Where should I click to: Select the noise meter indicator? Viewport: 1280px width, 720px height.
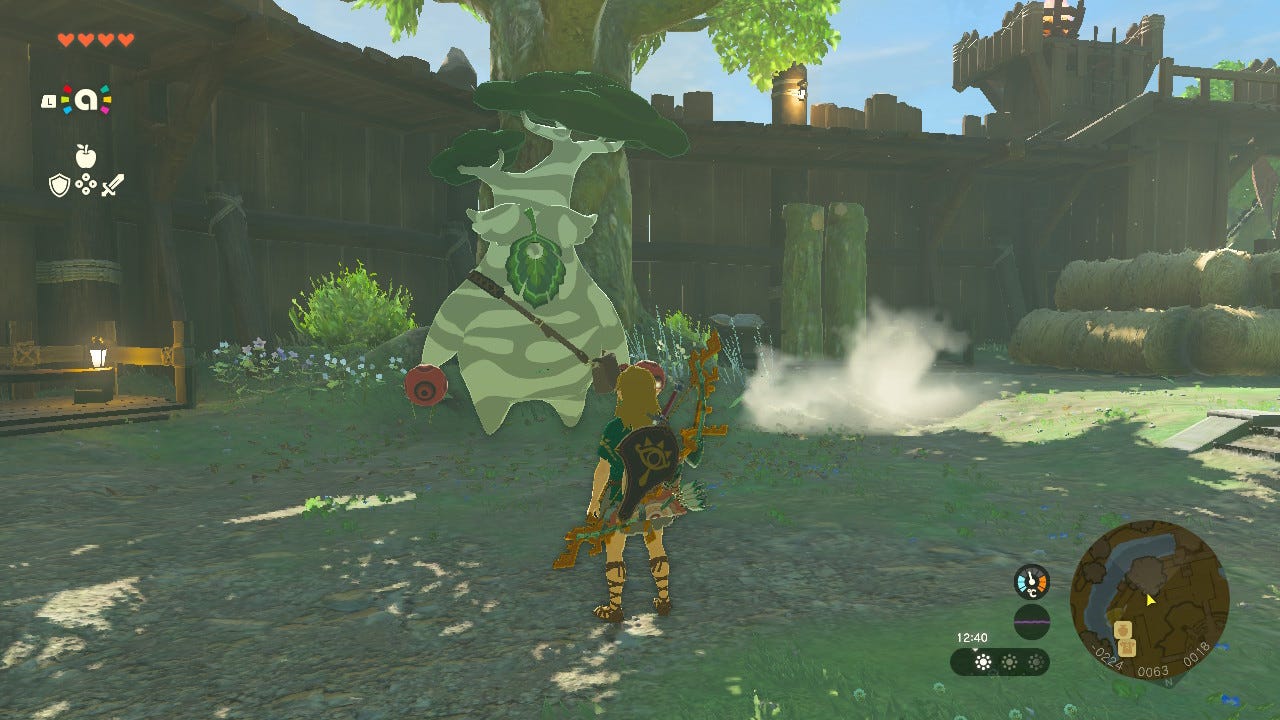point(1032,621)
